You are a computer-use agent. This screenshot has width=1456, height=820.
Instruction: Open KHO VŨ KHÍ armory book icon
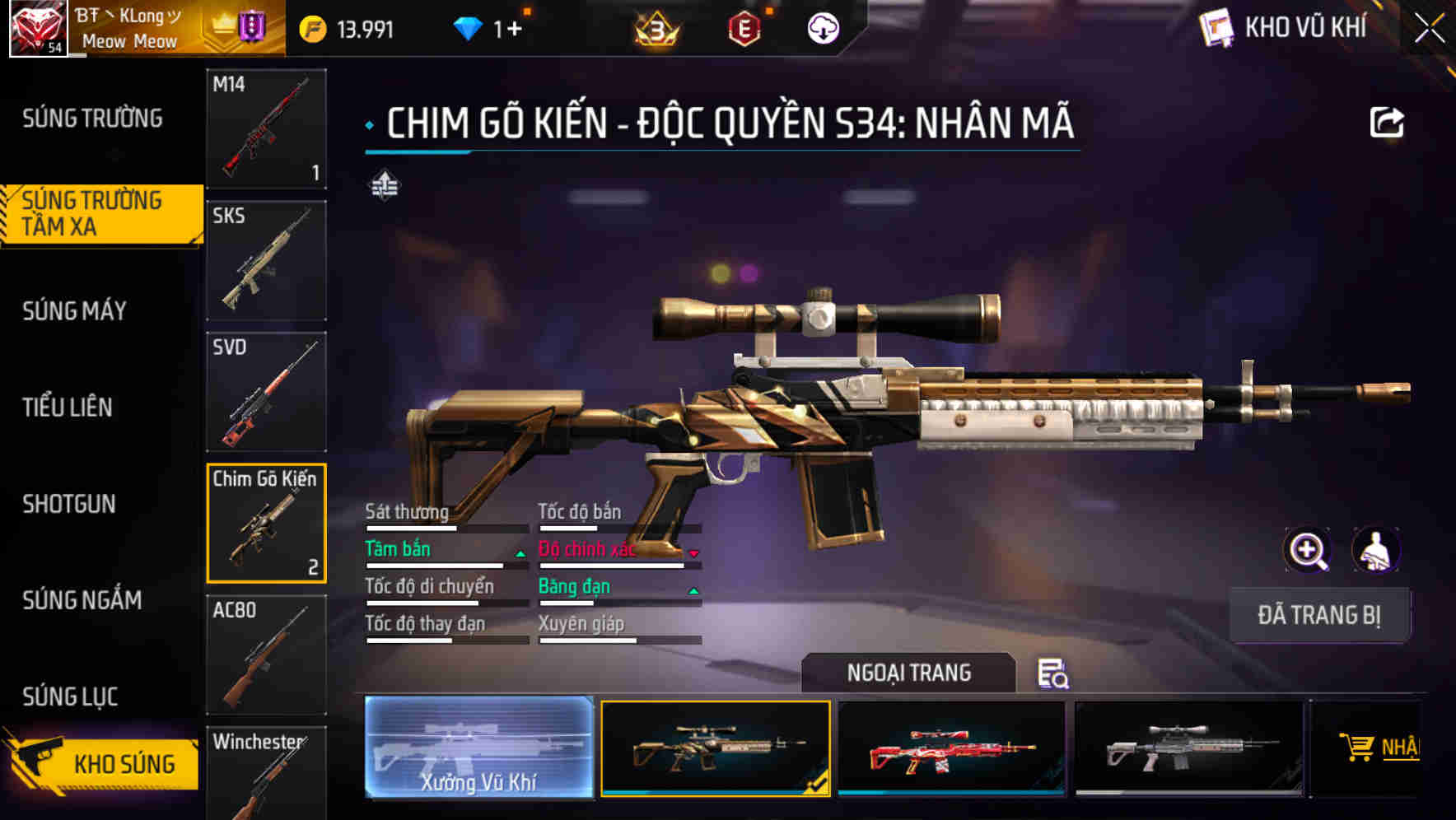(1216, 26)
